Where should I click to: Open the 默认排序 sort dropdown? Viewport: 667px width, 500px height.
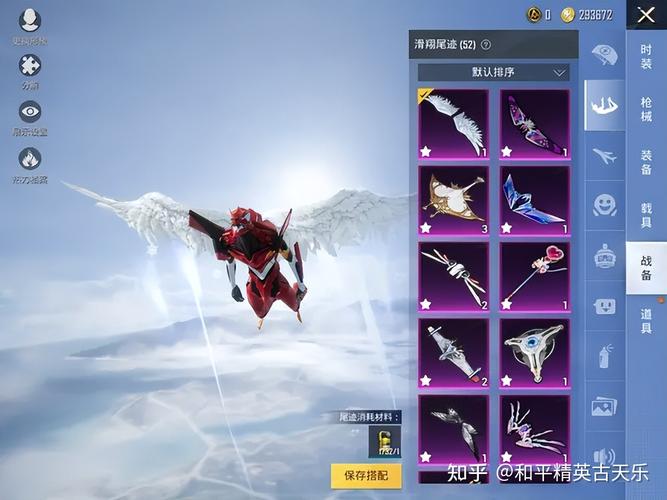pos(493,73)
